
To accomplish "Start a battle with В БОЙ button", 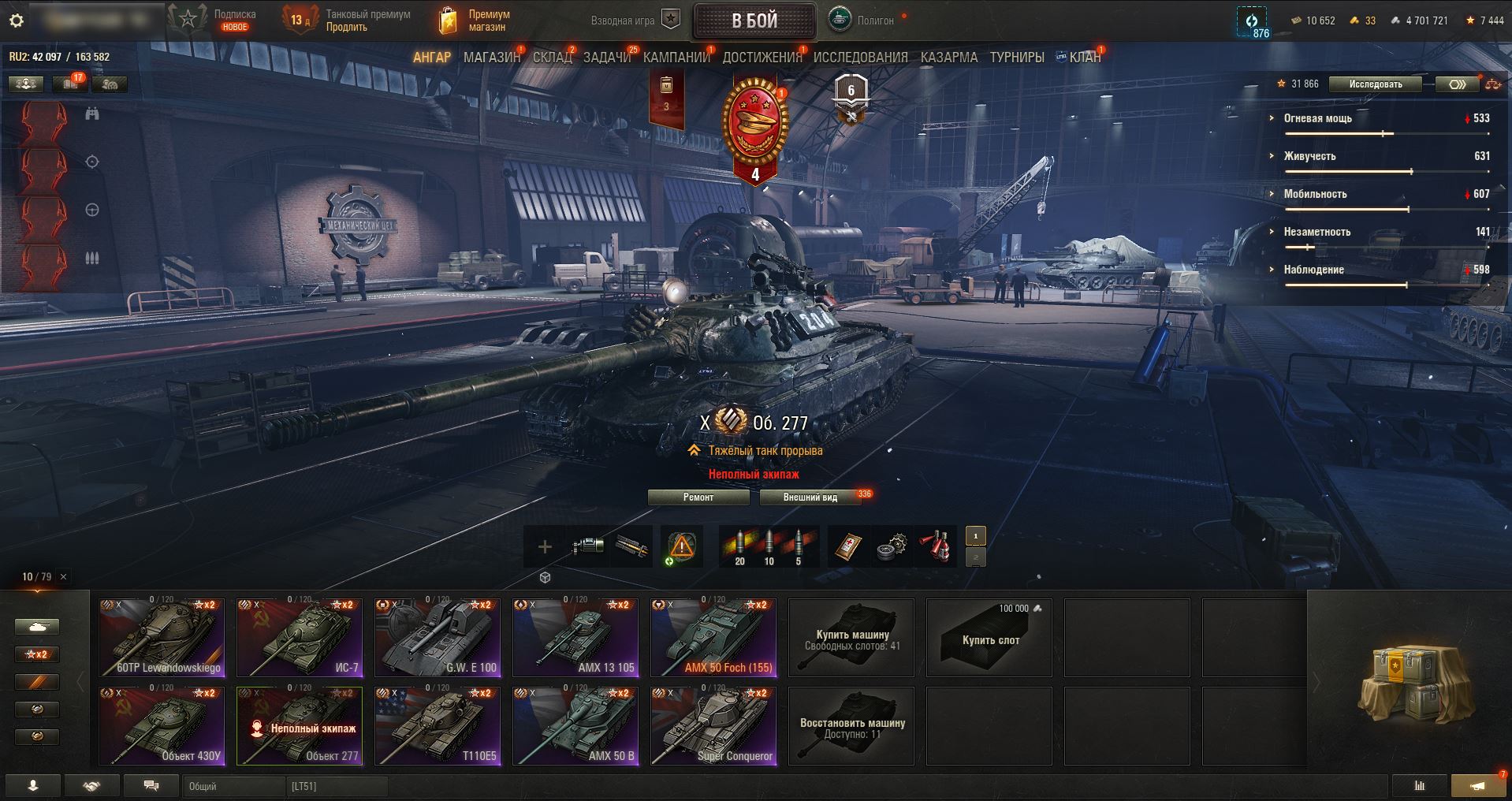I will tap(754, 21).
